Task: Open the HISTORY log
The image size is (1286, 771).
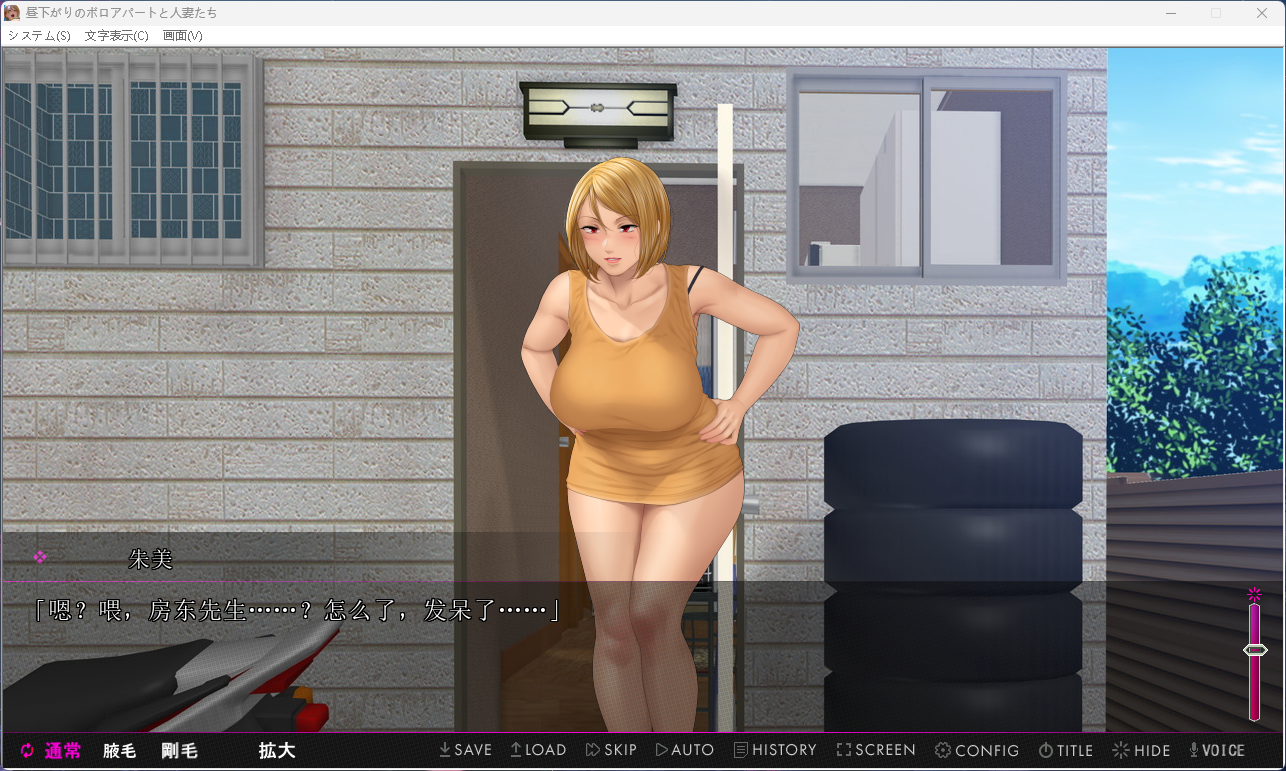Action: (x=775, y=750)
